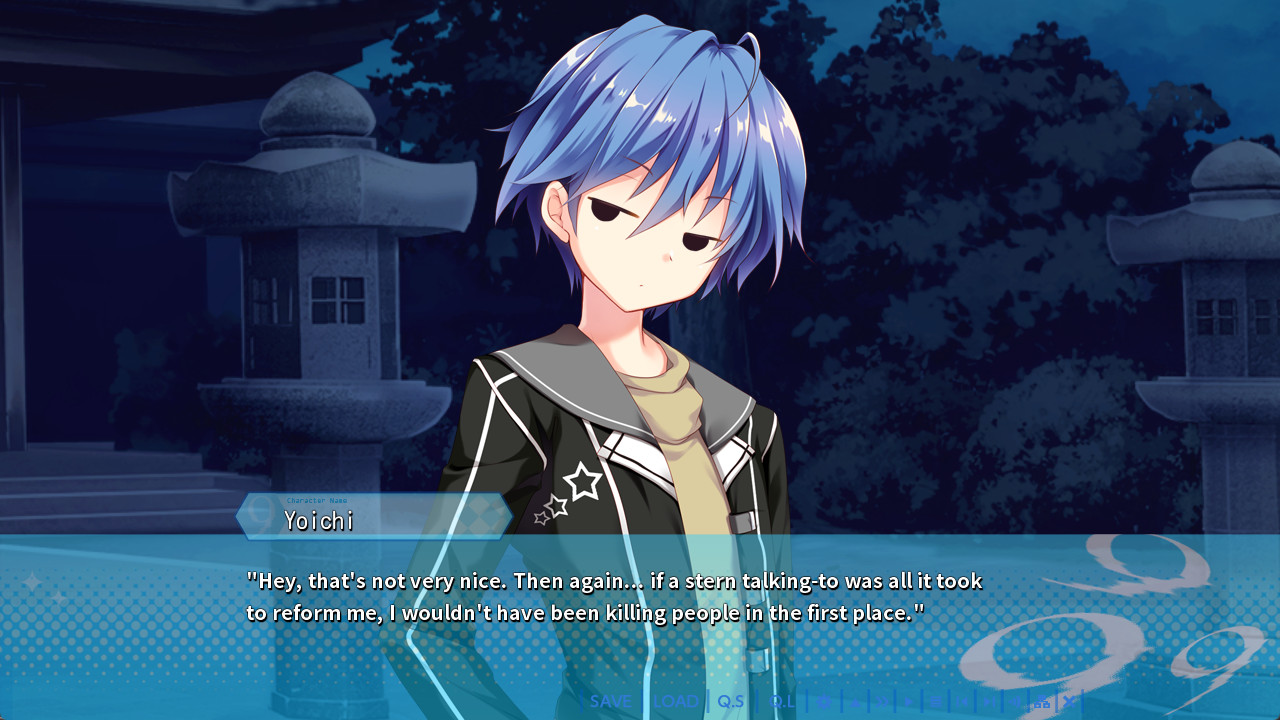1280x720 pixels.
Task: Advance with the next-scene icon
Action: [992, 702]
